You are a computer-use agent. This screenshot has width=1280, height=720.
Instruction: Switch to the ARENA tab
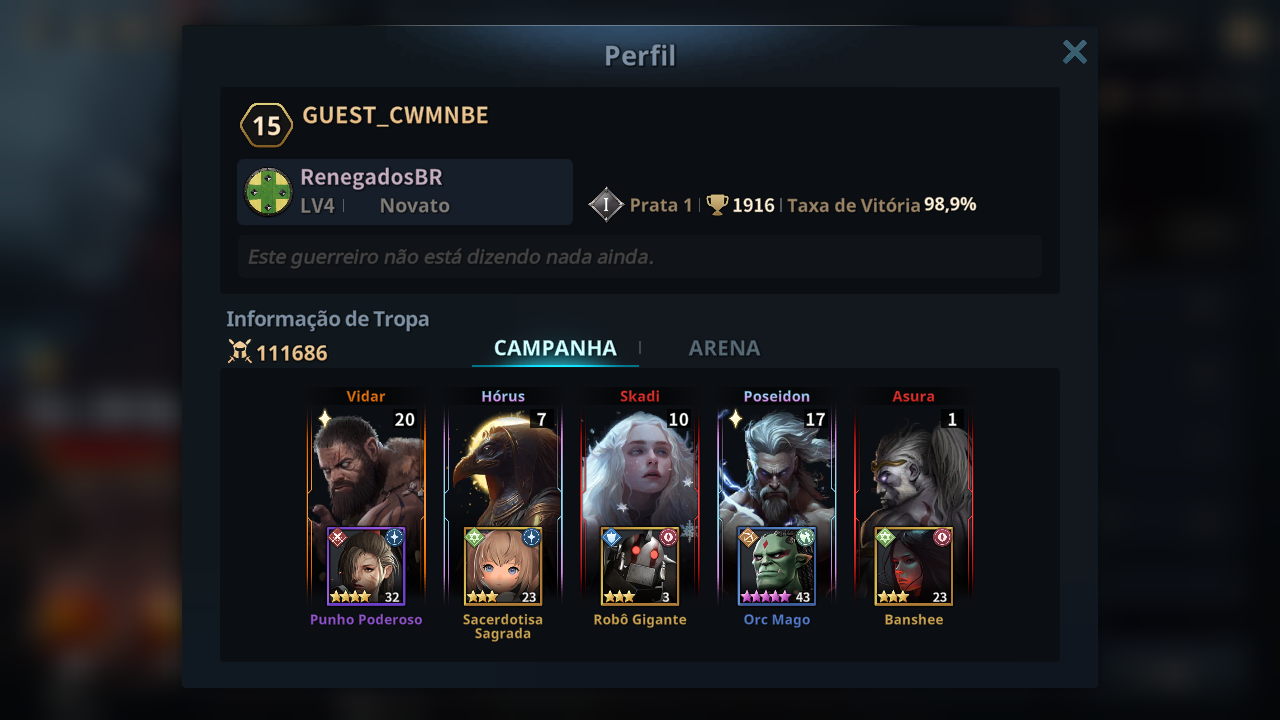[x=723, y=348]
